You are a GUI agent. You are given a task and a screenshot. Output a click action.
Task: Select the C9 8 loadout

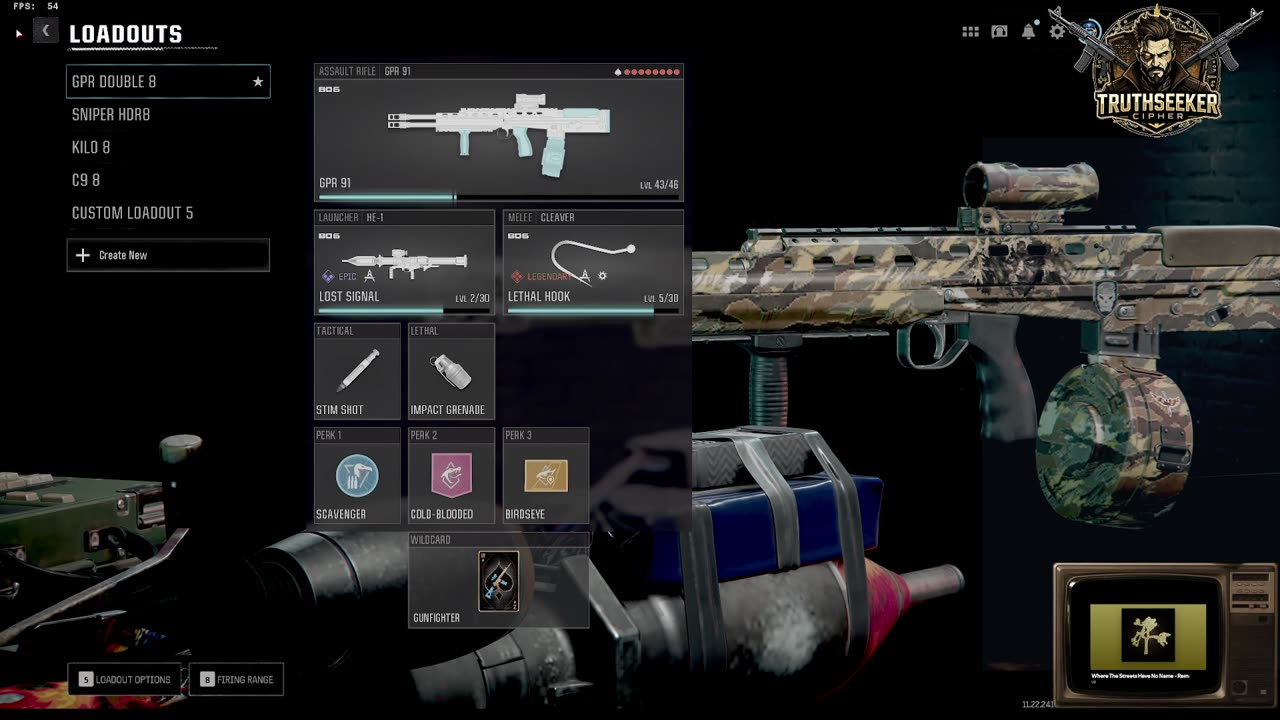tap(86, 180)
